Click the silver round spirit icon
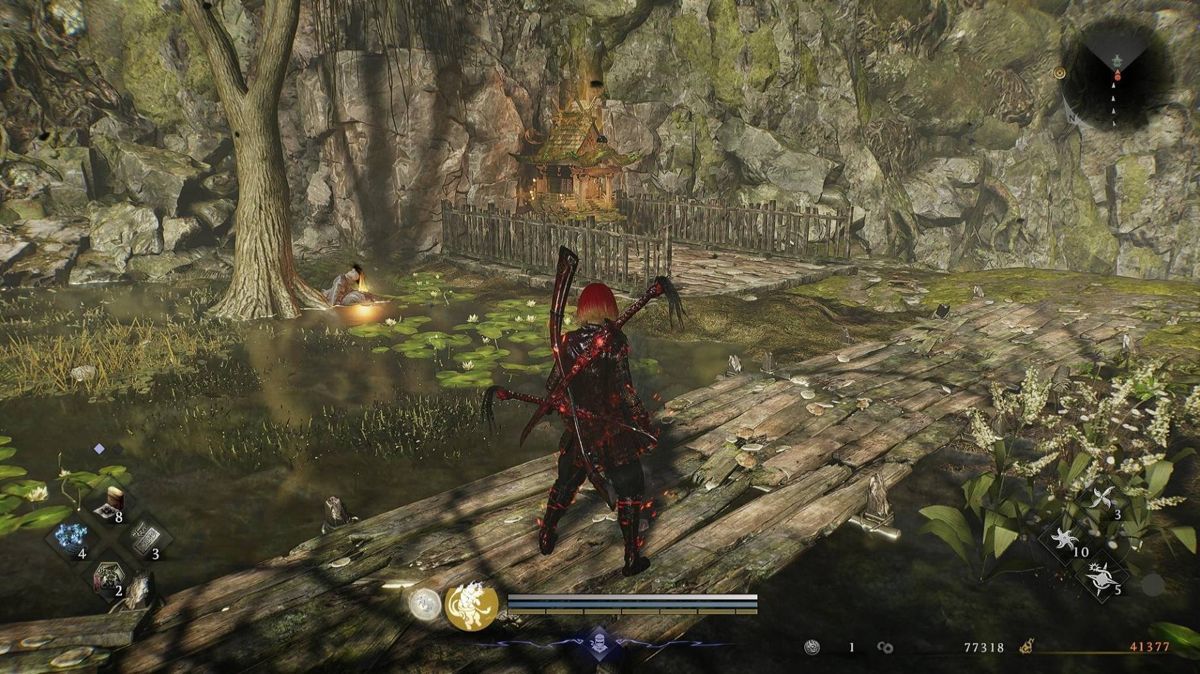This screenshot has height=674, width=1200. 425,603
